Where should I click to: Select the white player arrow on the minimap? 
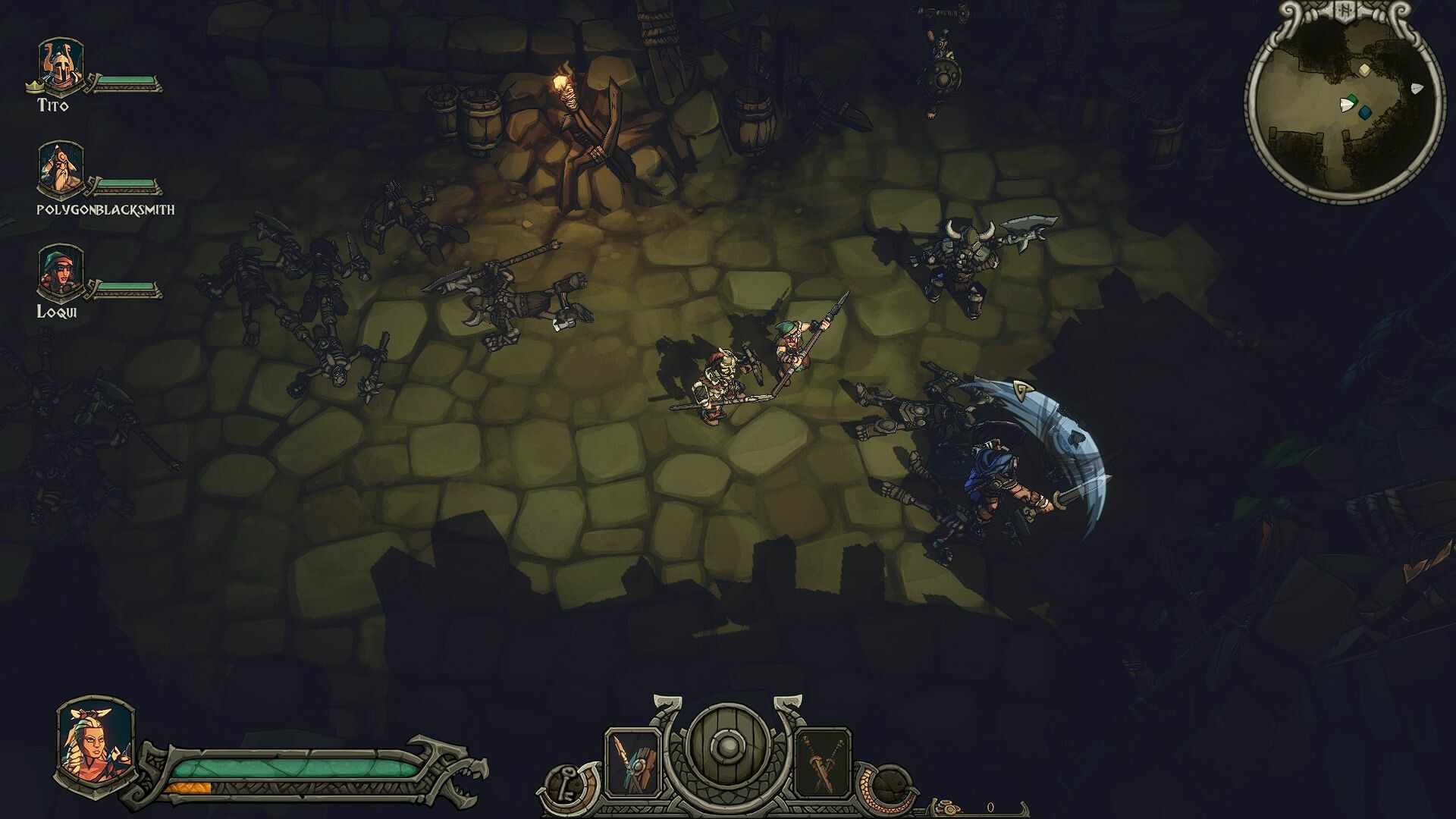pos(1347,105)
